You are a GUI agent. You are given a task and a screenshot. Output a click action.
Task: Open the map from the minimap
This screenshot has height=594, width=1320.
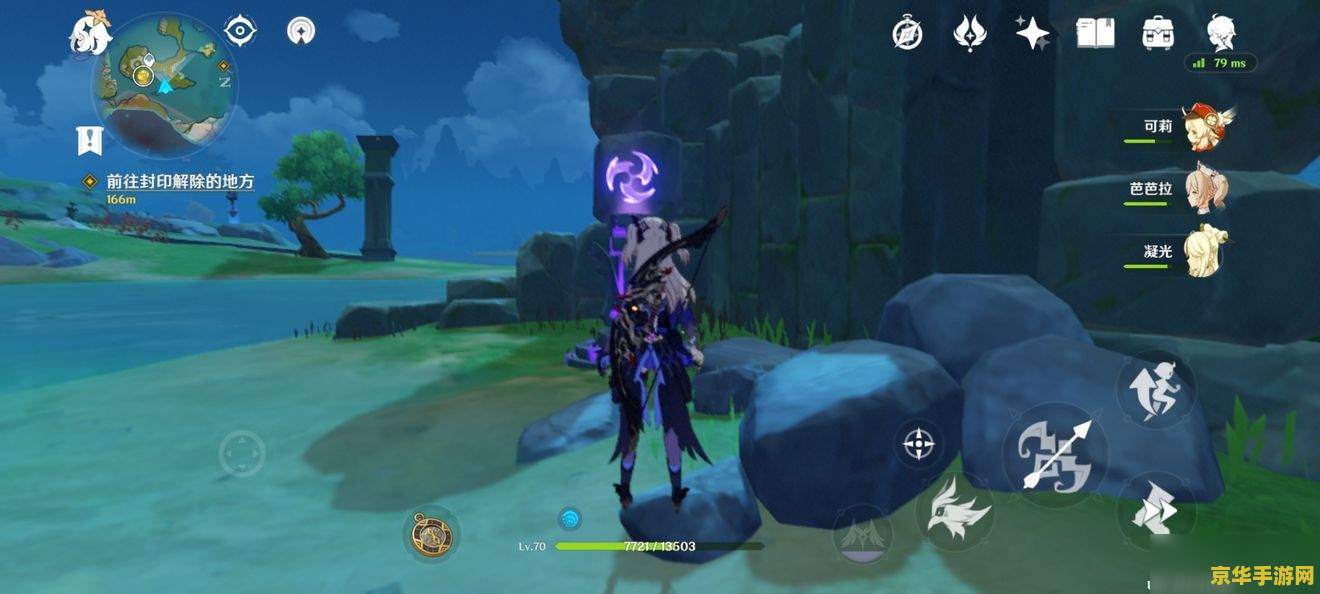click(x=164, y=82)
